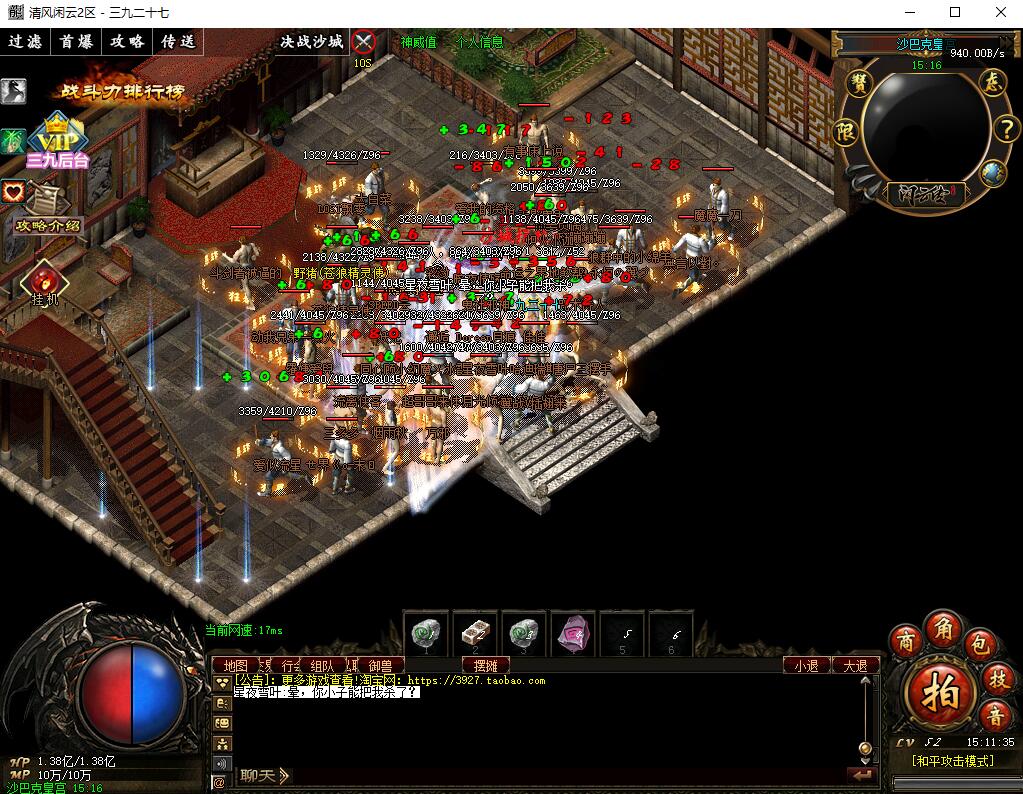Select the 传送 teleport button
This screenshot has width=1023, height=794.
tap(178, 42)
